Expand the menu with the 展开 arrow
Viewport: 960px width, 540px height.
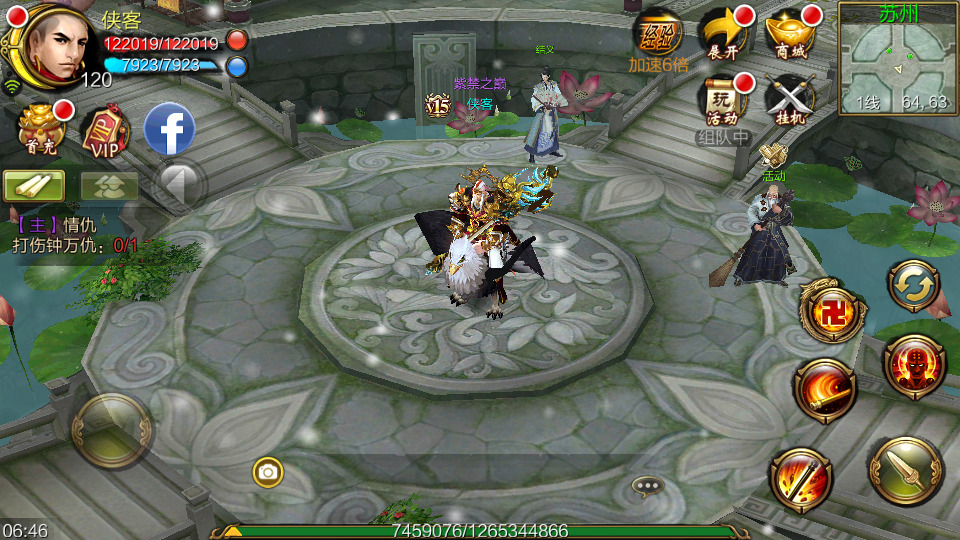click(x=723, y=35)
